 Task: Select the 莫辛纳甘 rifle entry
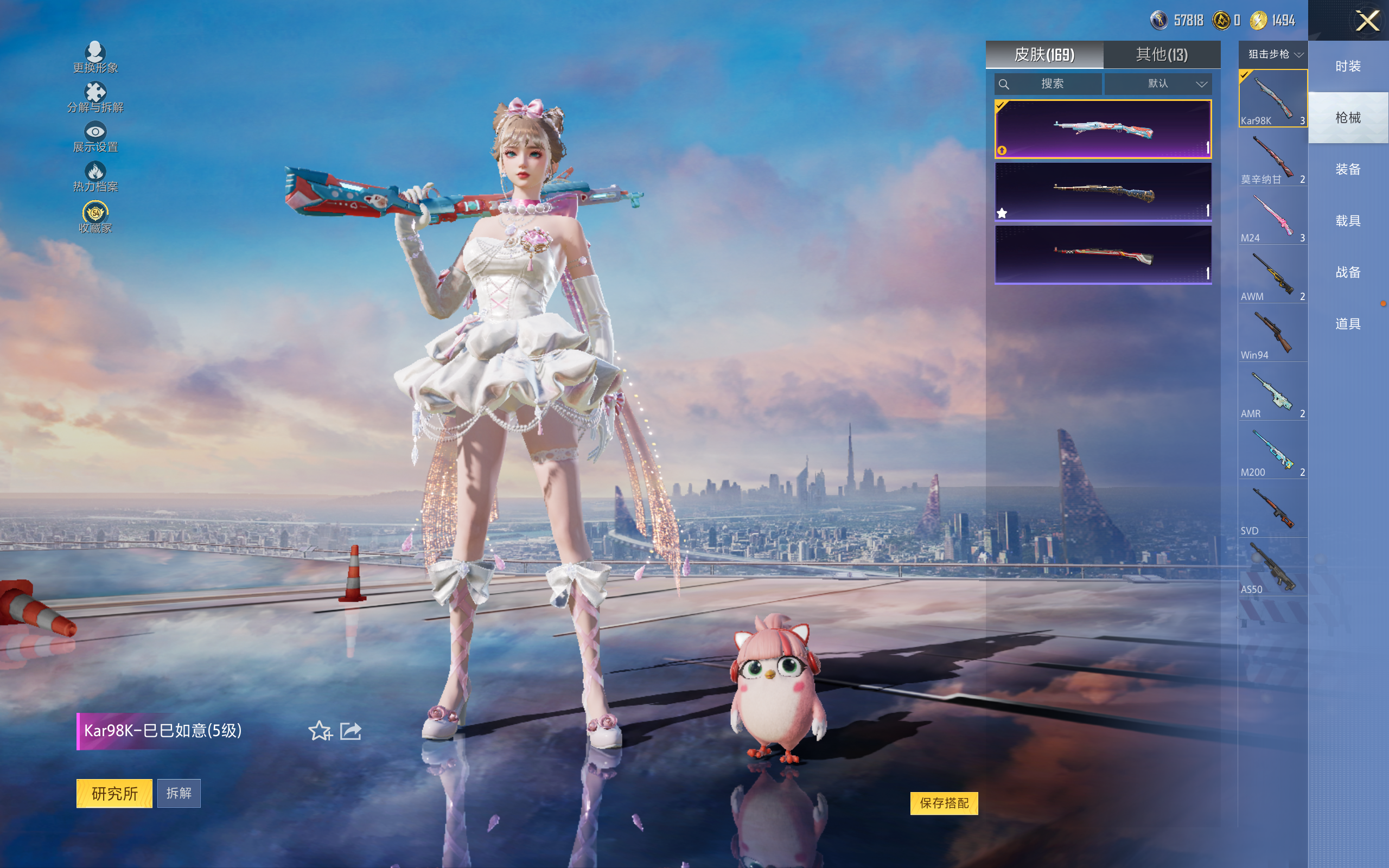[1272, 158]
